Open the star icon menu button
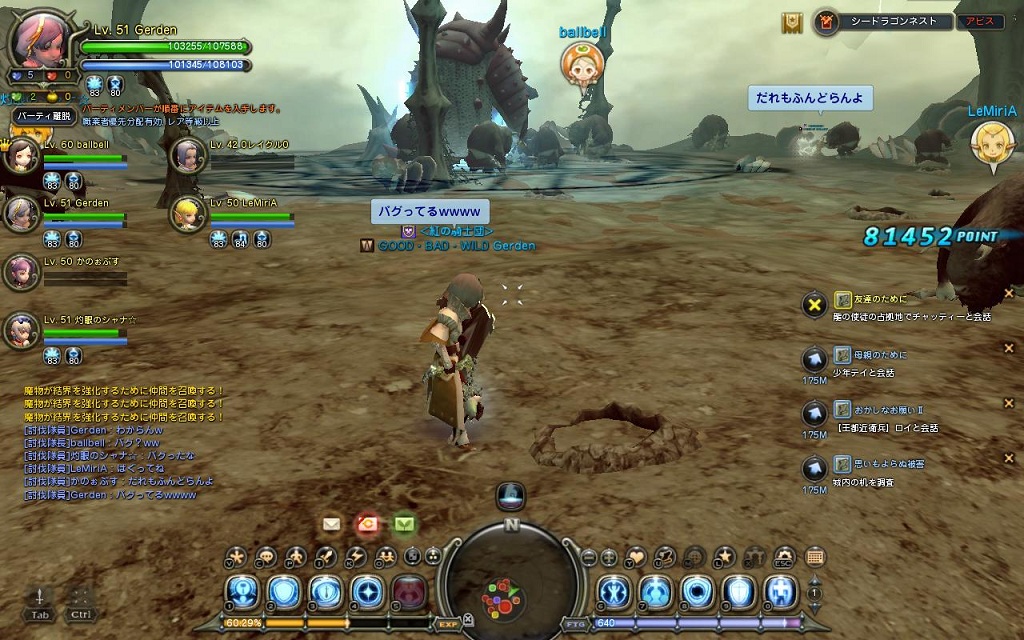 click(x=725, y=556)
